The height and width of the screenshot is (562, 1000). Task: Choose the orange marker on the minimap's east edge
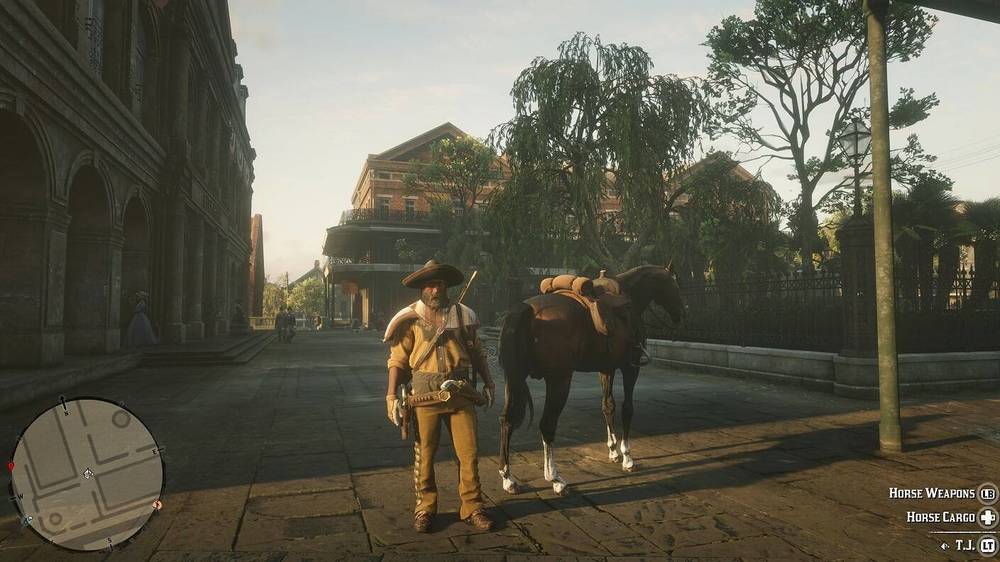coord(157,505)
